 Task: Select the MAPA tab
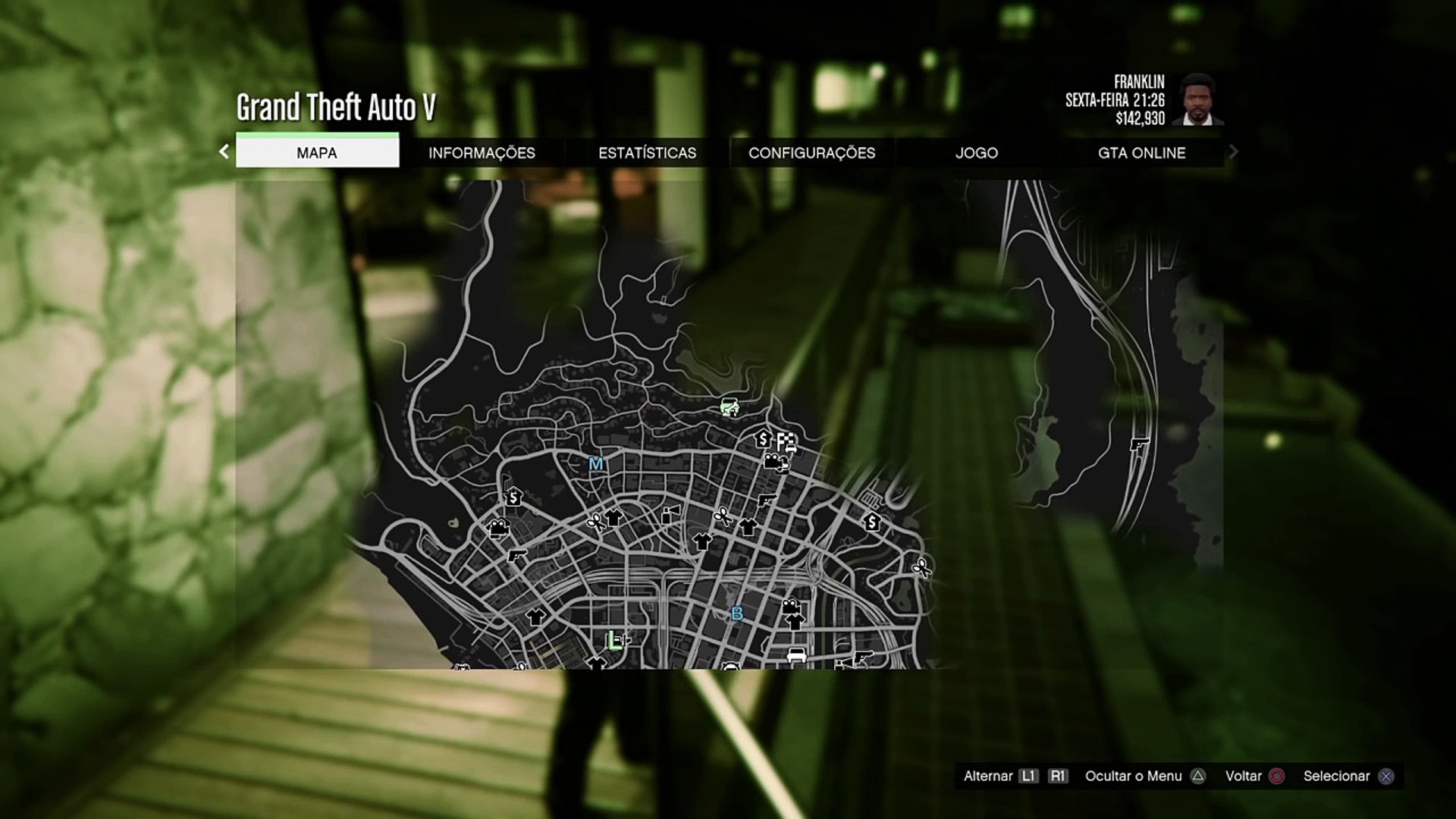tap(317, 152)
